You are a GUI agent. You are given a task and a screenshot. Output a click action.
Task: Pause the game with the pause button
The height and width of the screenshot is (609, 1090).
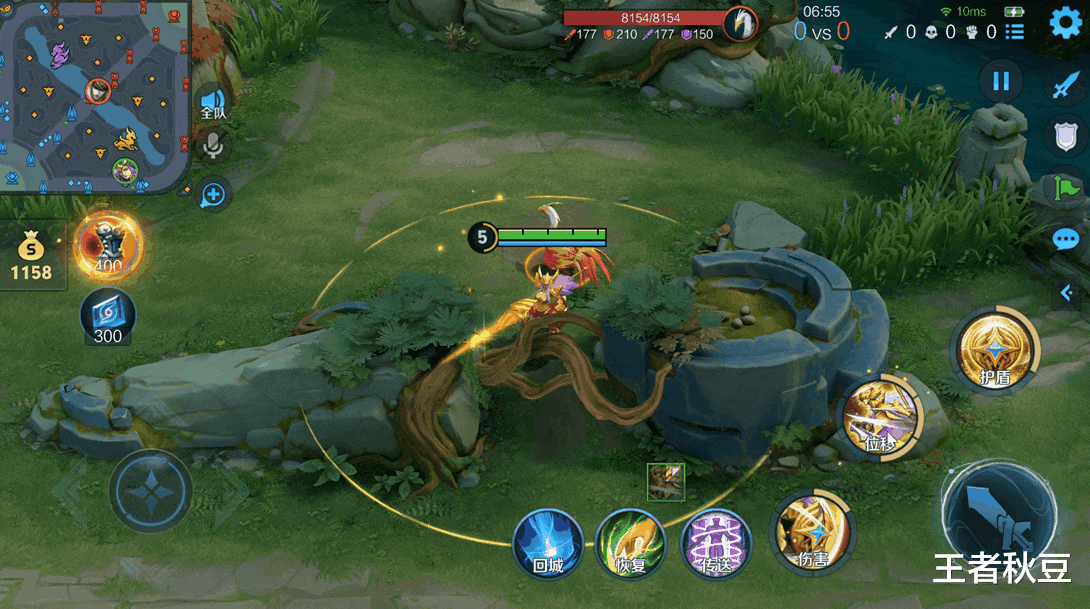[x=1002, y=81]
